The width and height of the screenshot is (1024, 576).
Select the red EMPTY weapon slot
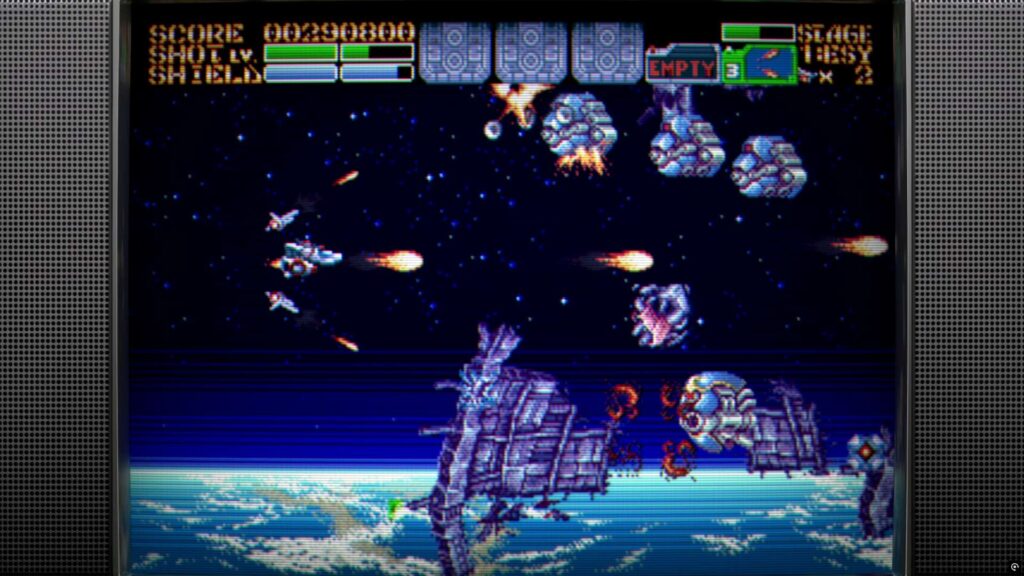682,68
